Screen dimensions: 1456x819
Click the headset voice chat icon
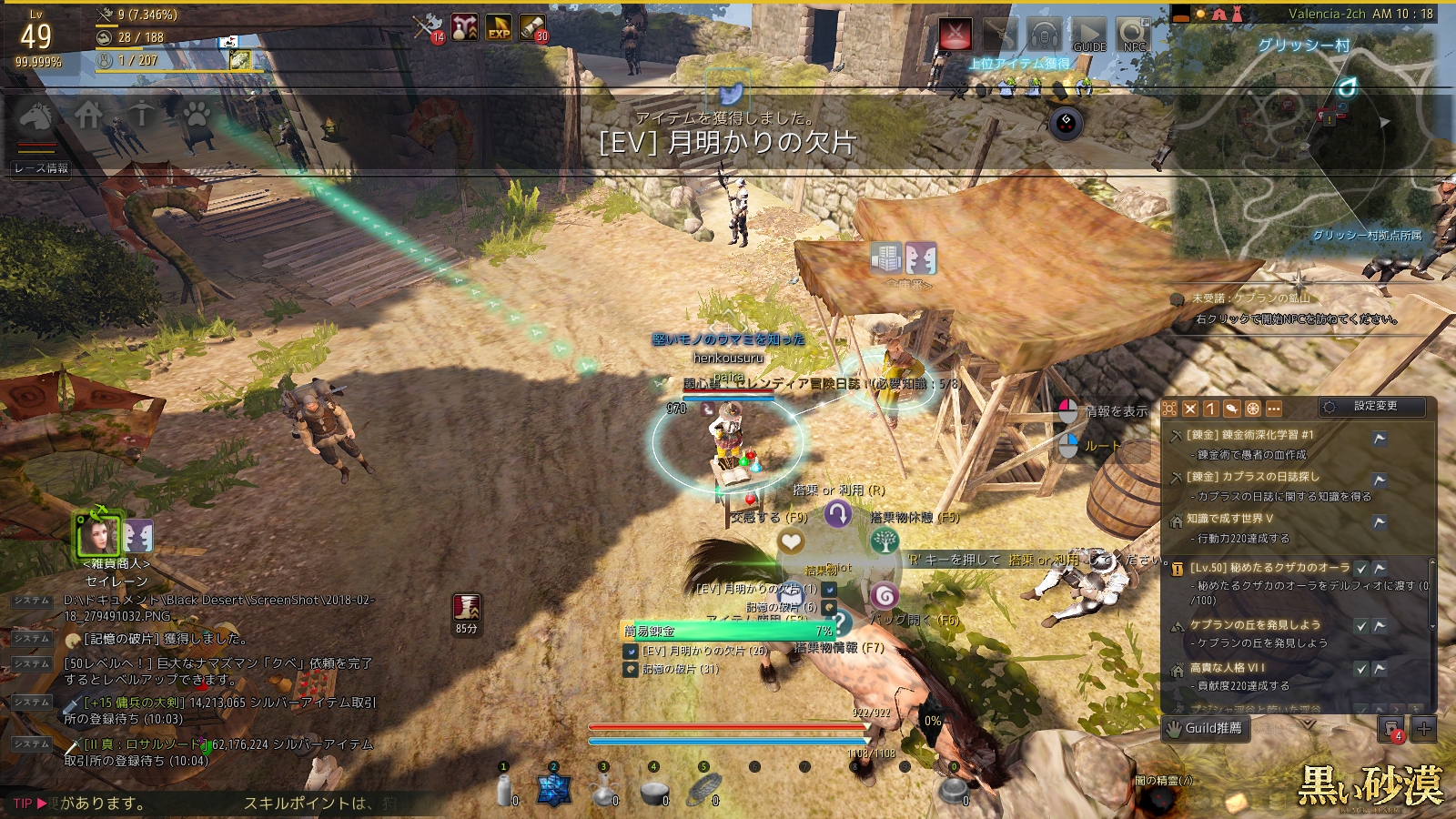tap(1045, 35)
